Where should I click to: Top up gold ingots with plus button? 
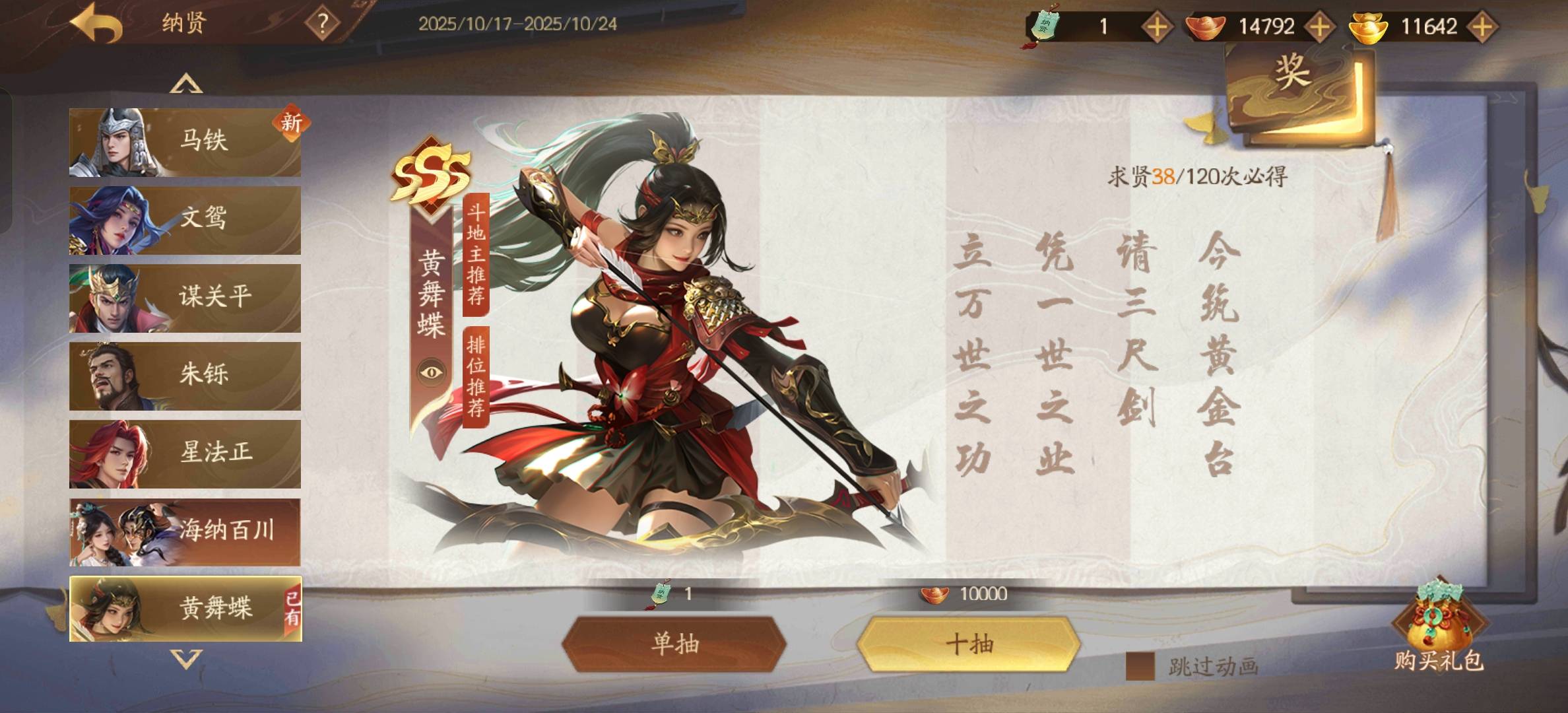pyautogui.click(x=1482, y=27)
